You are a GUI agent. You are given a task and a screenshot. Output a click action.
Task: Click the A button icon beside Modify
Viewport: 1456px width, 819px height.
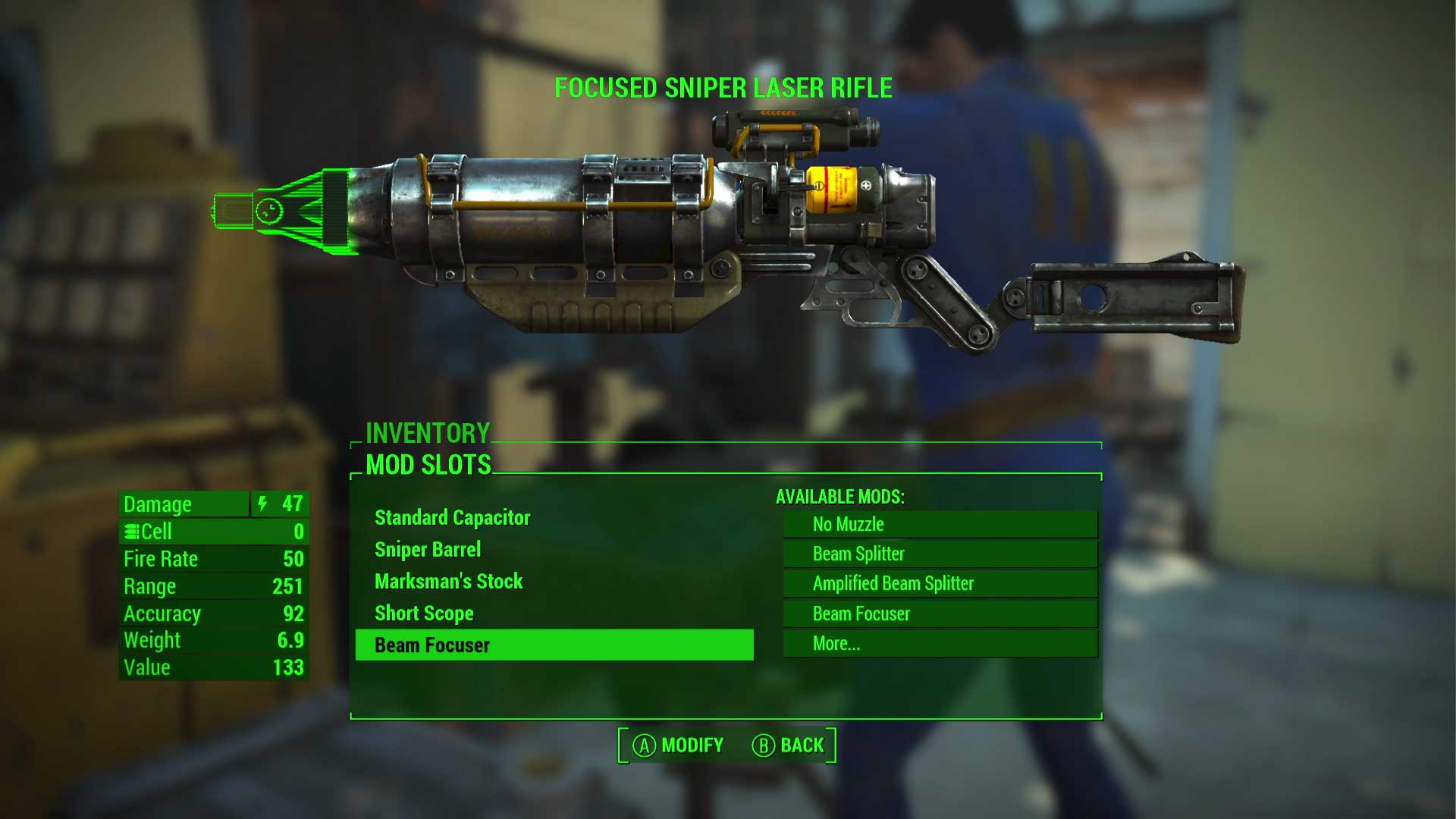pos(644,745)
